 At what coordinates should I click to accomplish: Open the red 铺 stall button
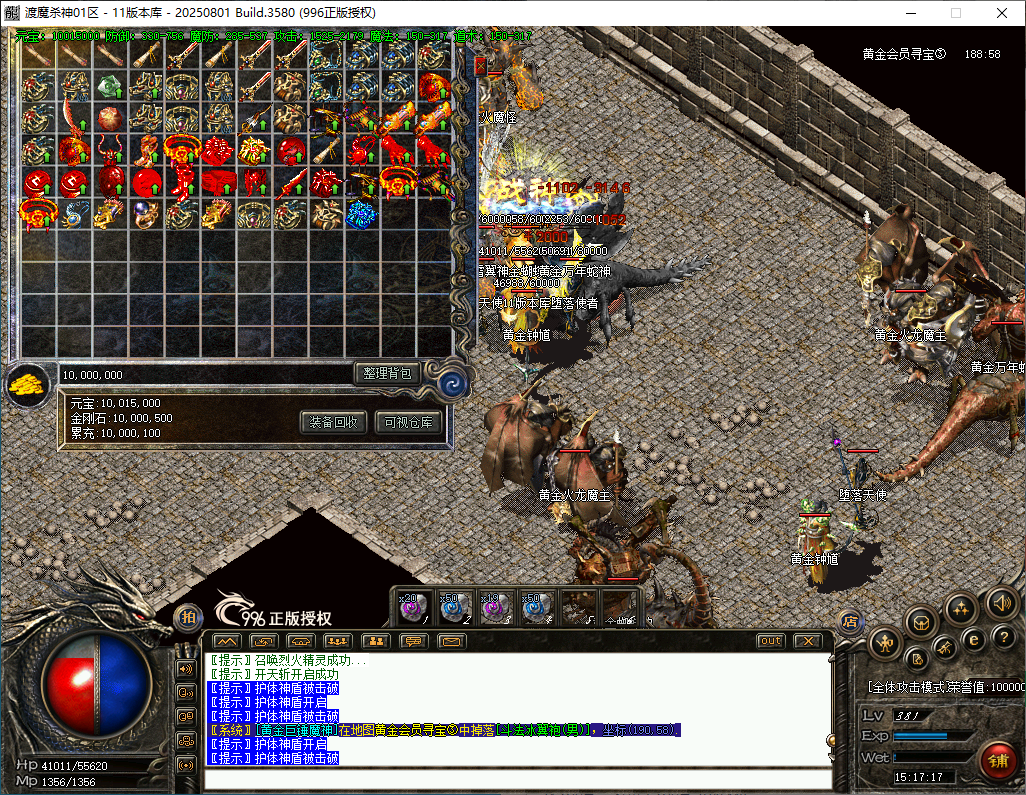(x=998, y=758)
